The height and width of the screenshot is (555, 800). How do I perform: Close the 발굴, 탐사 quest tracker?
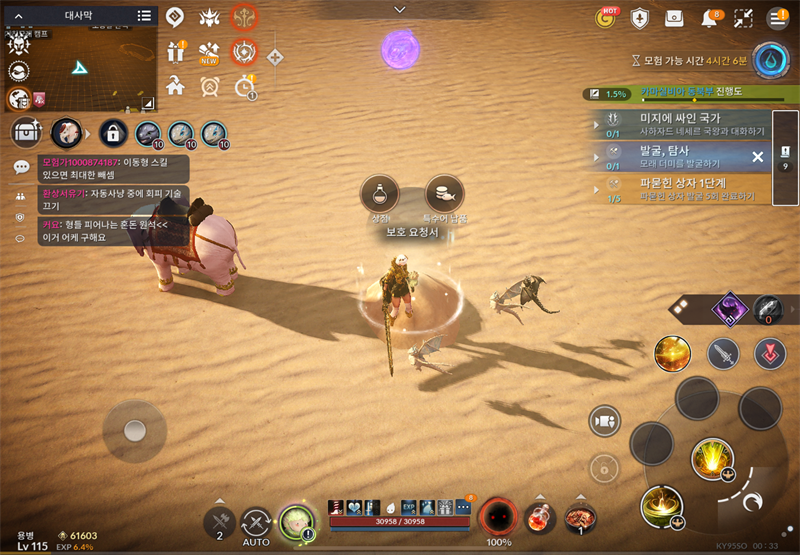(757, 157)
